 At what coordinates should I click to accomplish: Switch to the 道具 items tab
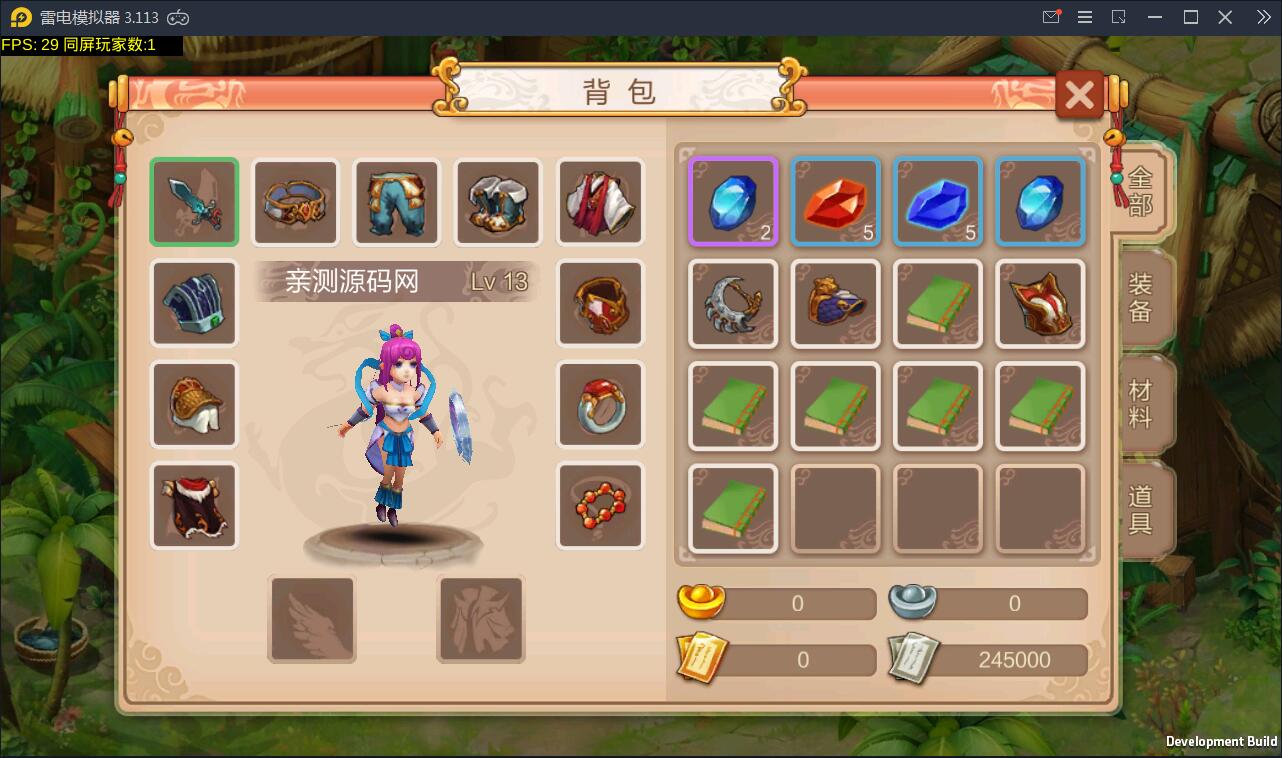1143,503
